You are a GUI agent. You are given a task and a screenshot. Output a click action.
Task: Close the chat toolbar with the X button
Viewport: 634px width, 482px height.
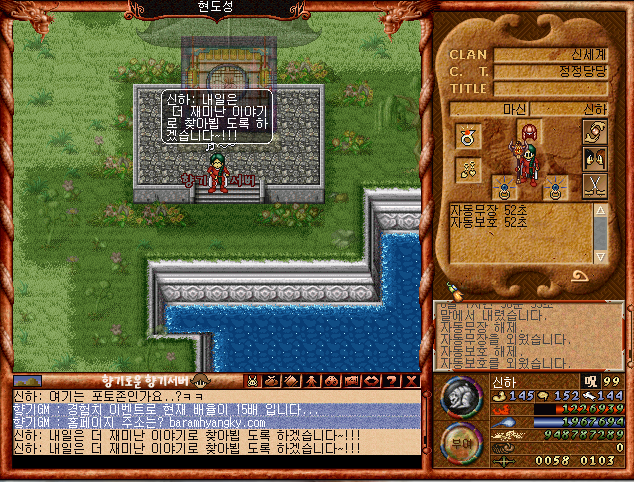pos(412,381)
